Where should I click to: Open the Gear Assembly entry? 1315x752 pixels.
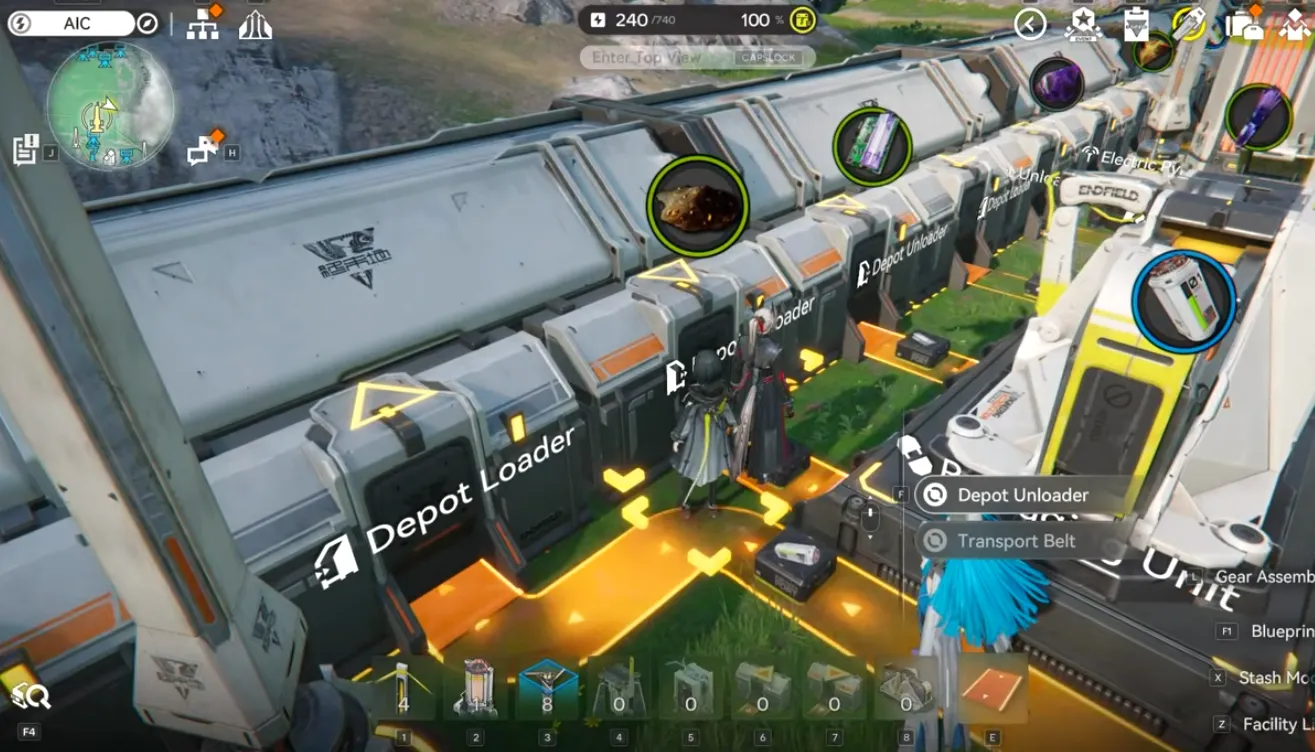[1264, 577]
